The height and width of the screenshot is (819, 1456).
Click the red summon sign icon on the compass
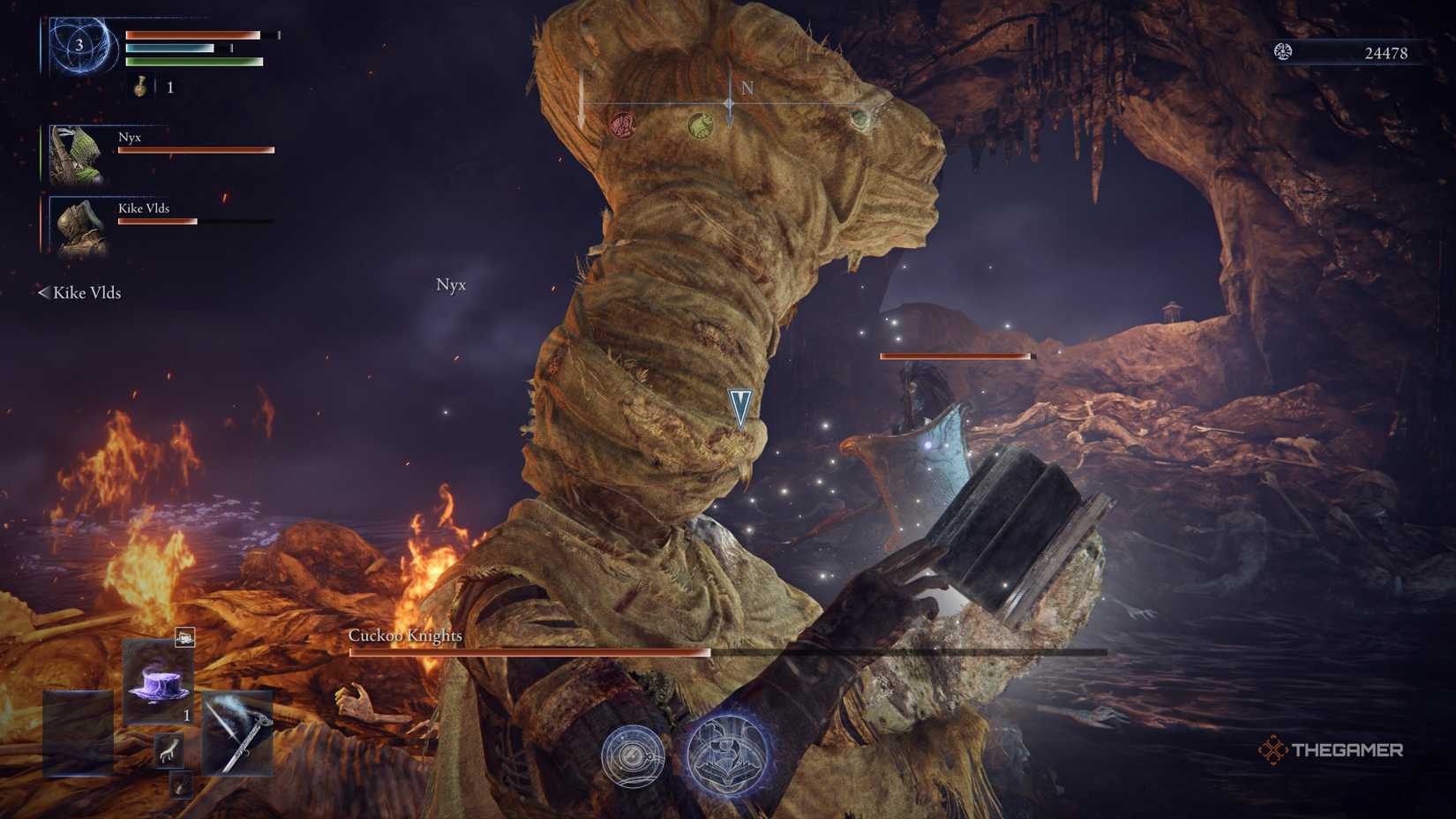[x=622, y=124]
